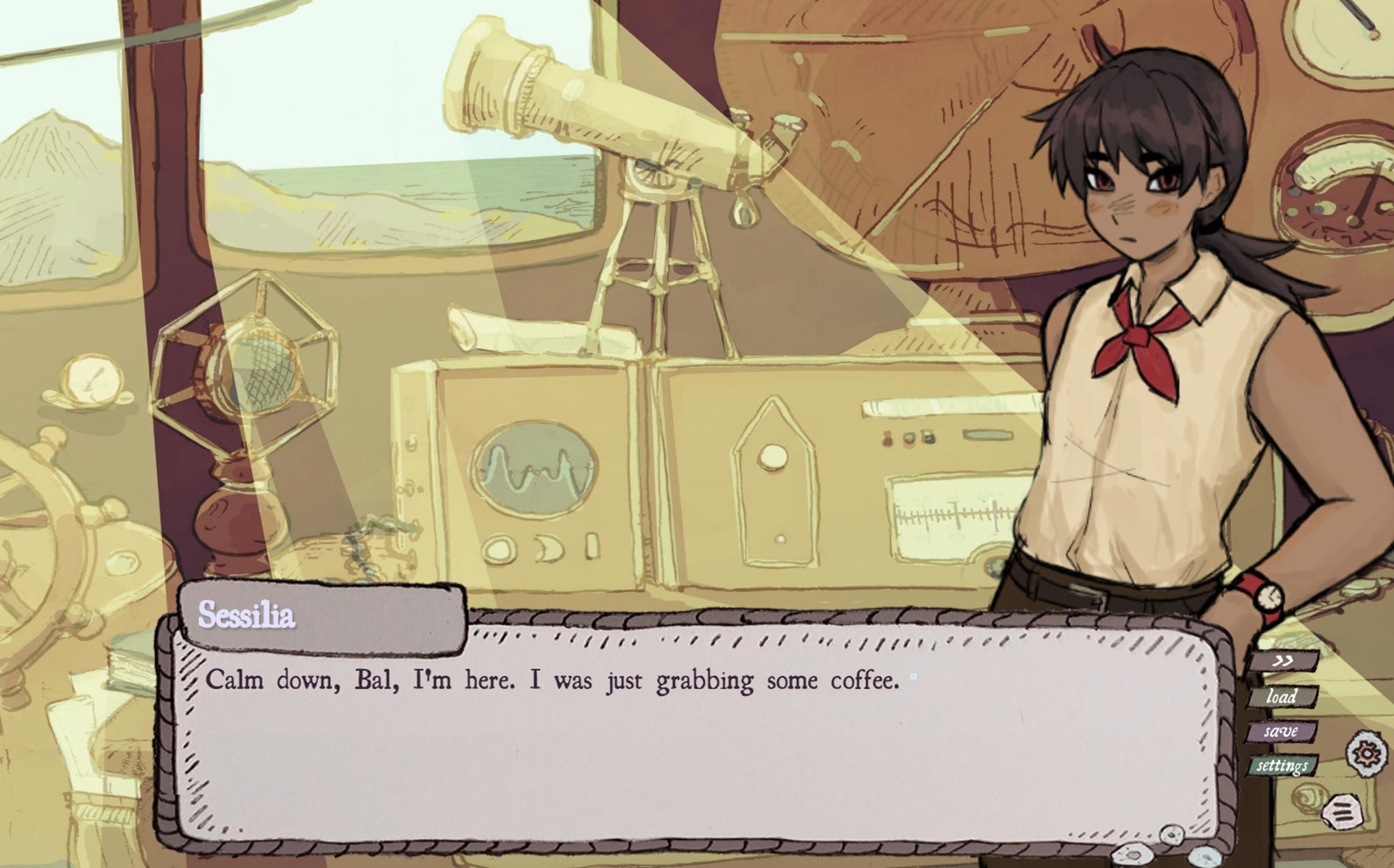
Task: Open the load menu
Action: point(1282,697)
